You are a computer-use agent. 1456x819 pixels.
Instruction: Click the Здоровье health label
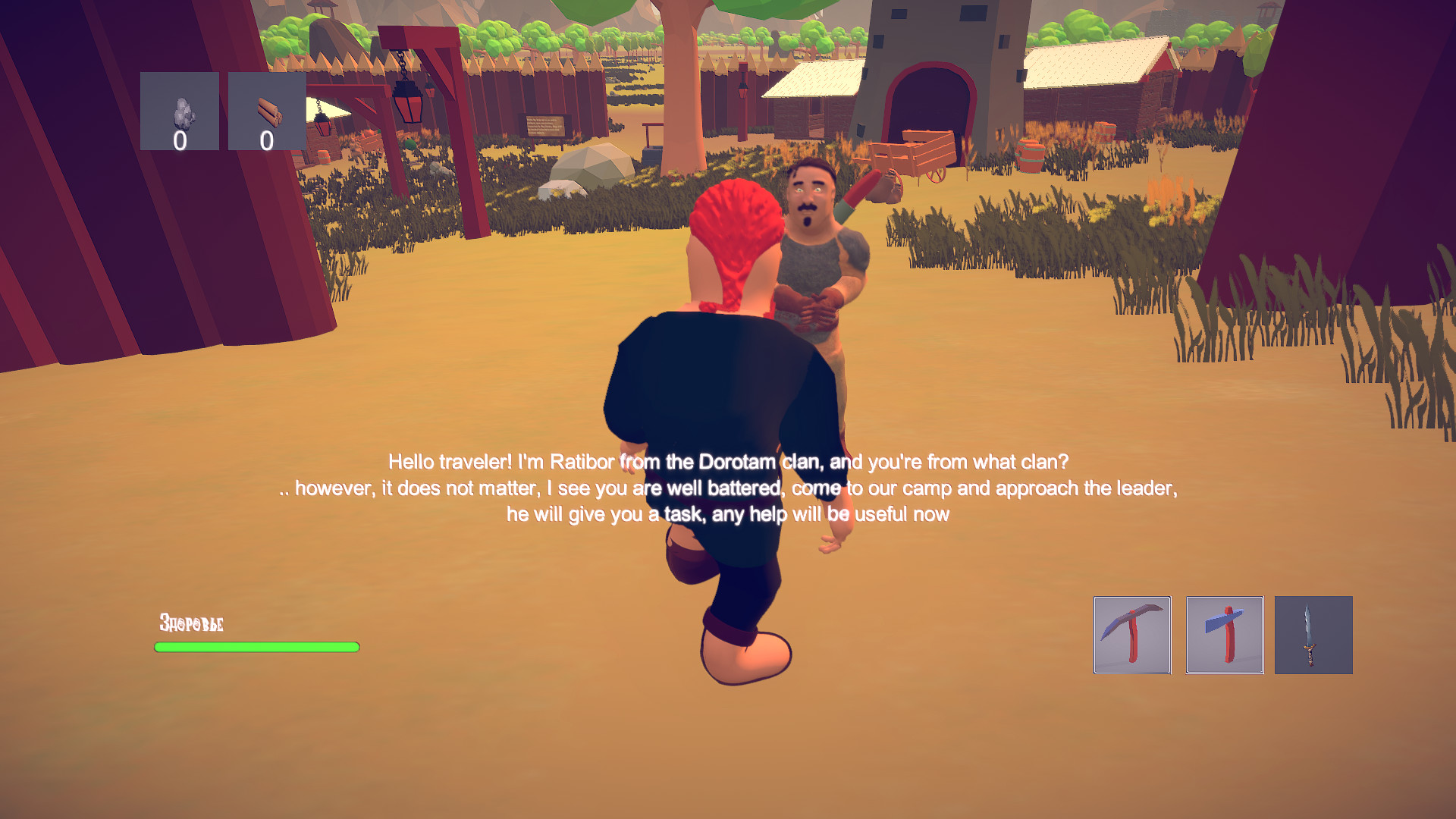pyautogui.click(x=190, y=623)
